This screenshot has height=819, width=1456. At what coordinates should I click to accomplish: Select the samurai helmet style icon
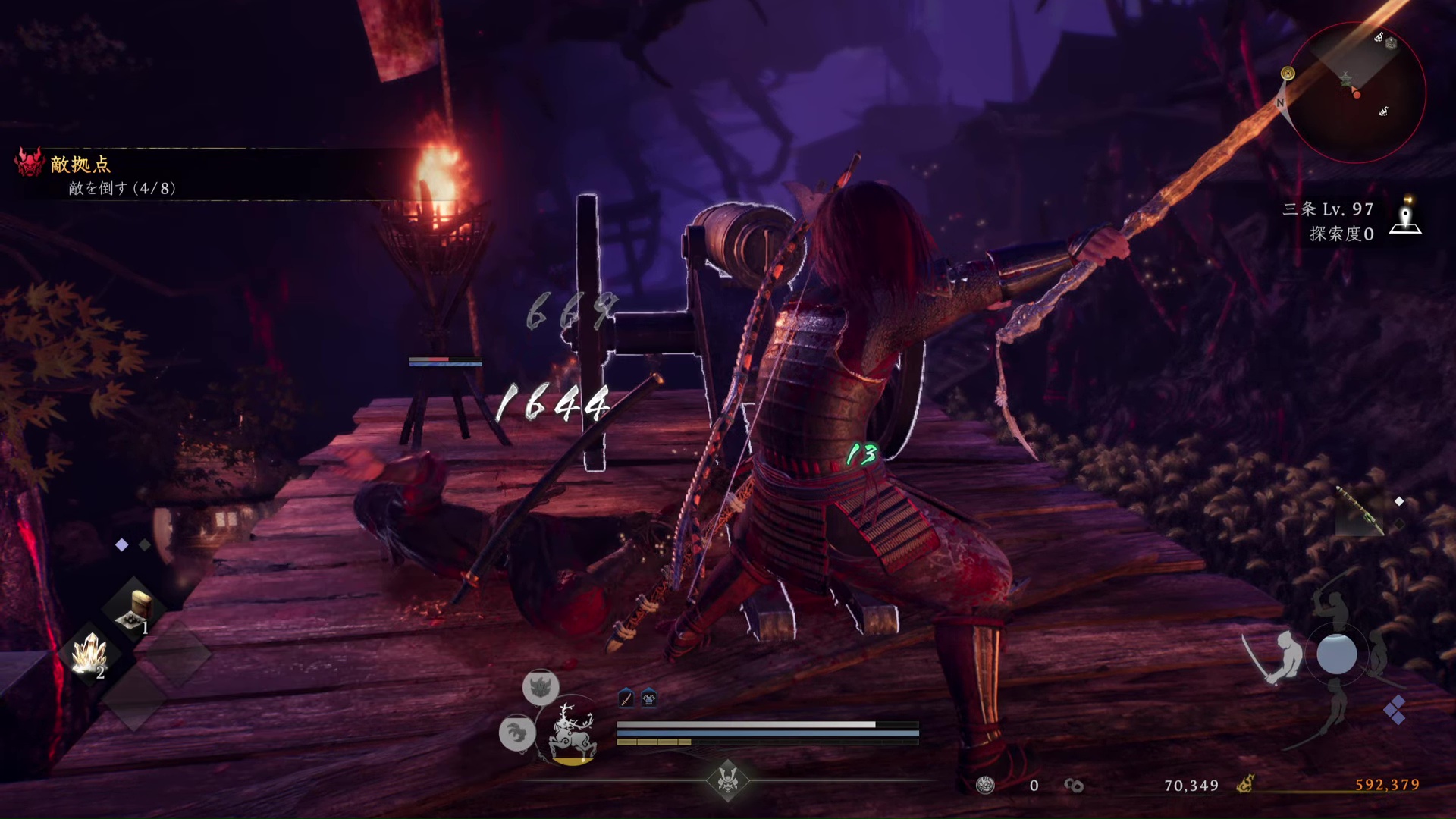pyautogui.click(x=728, y=780)
